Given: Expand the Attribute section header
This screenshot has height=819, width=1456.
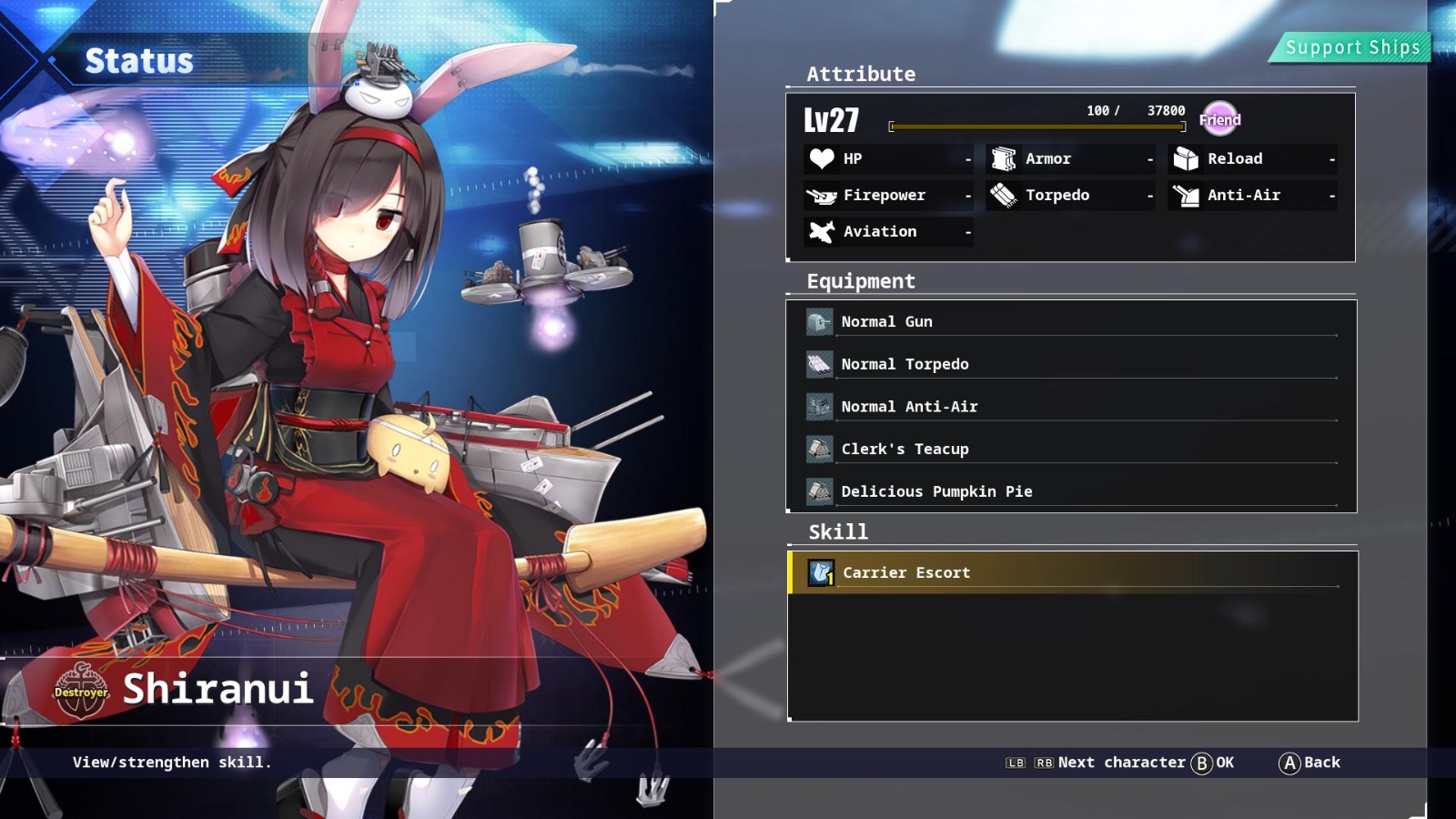Looking at the screenshot, I should click(859, 74).
